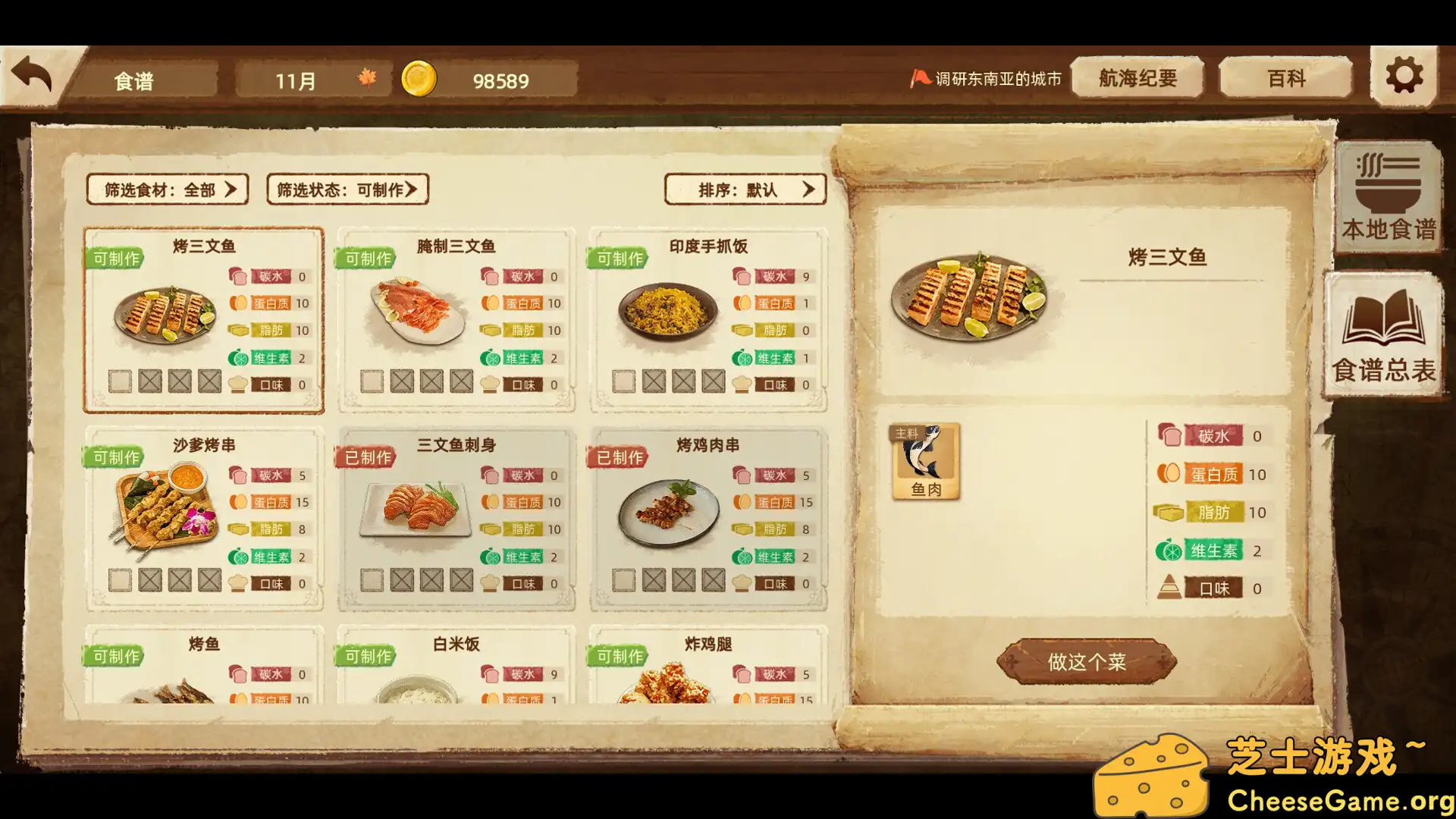Toggle the 可制作 badge on 白米饭
The image size is (1456, 819).
tap(366, 657)
